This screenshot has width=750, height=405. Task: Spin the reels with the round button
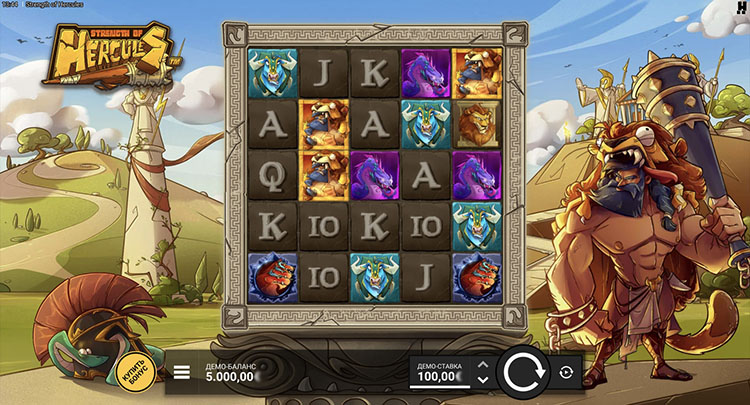click(x=522, y=373)
